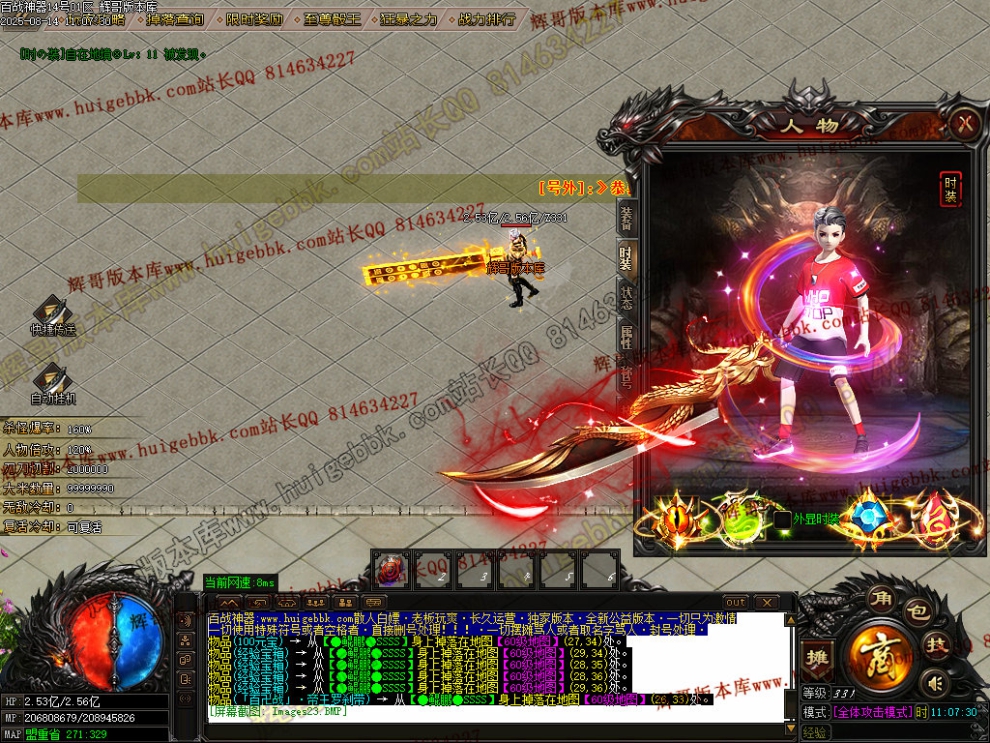Close the 人物 character panel
The width and height of the screenshot is (990, 743).
pyautogui.click(x=964, y=123)
